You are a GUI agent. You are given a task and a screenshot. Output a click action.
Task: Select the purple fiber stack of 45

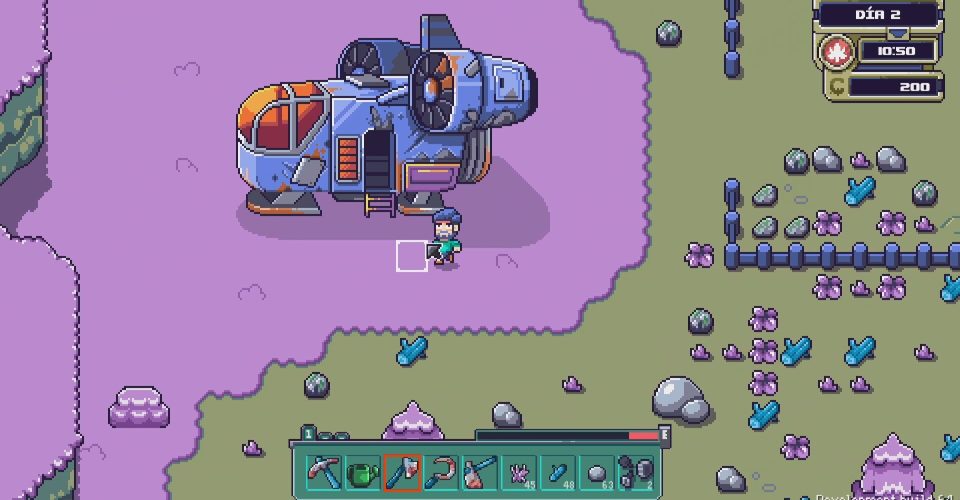tap(520, 471)
